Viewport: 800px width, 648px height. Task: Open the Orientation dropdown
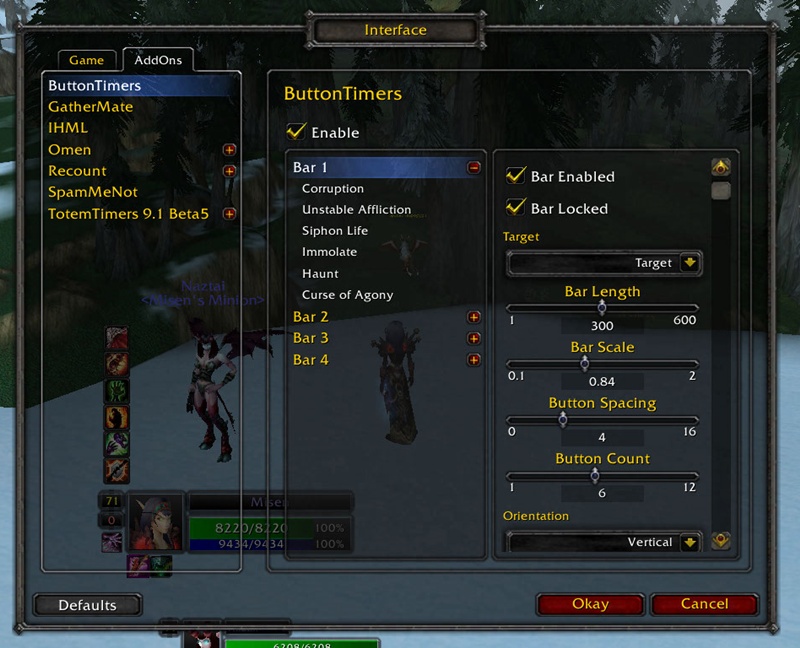(690, 542)
